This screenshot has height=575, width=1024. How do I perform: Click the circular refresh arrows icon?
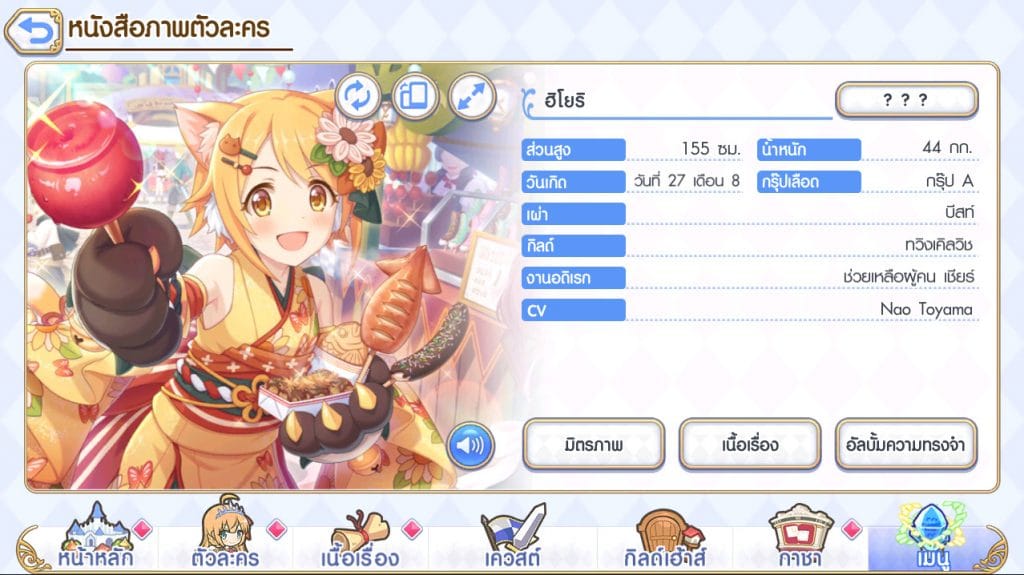click(x=358, y=96)
